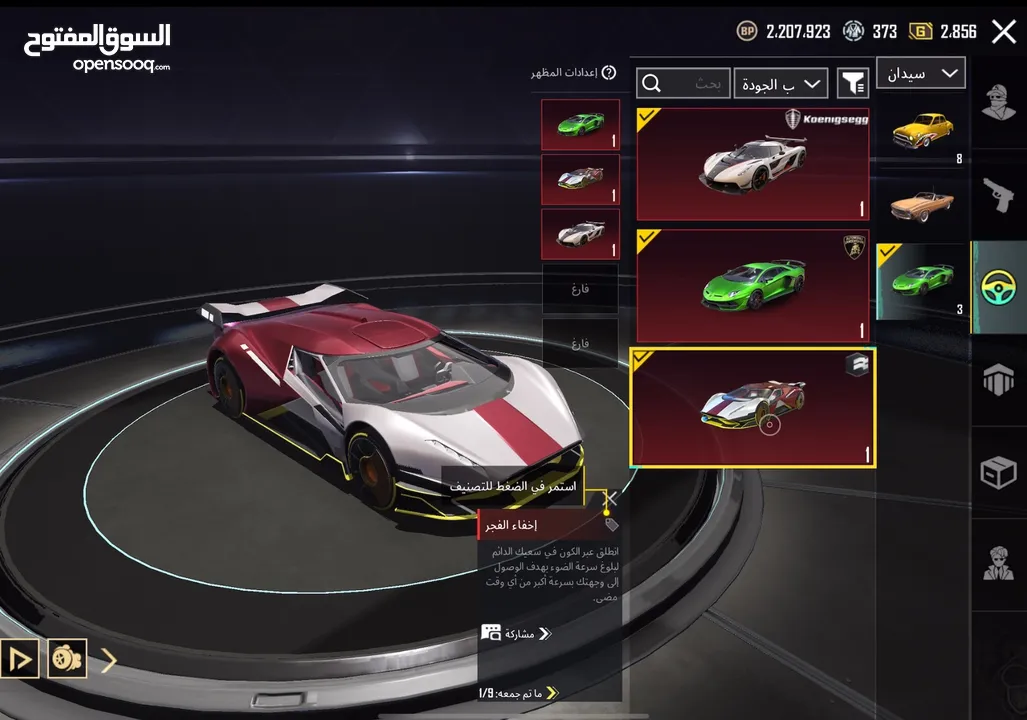The height and width of the screenshot is (720, 1027).
Task: Choose the orange convertible vehicle type
Action: coord(922,204)
